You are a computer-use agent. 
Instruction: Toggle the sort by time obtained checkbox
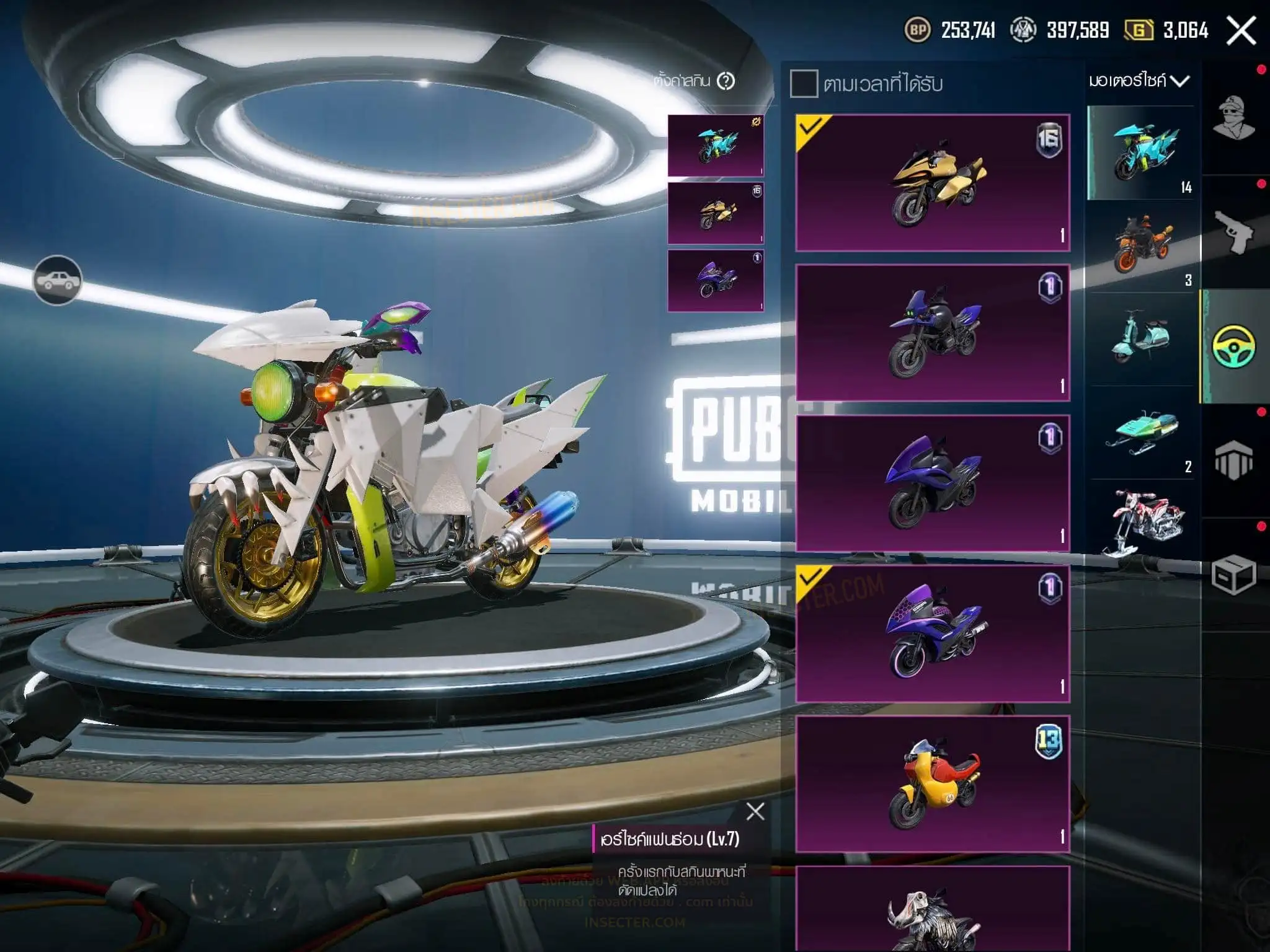(x=804, y=84)
